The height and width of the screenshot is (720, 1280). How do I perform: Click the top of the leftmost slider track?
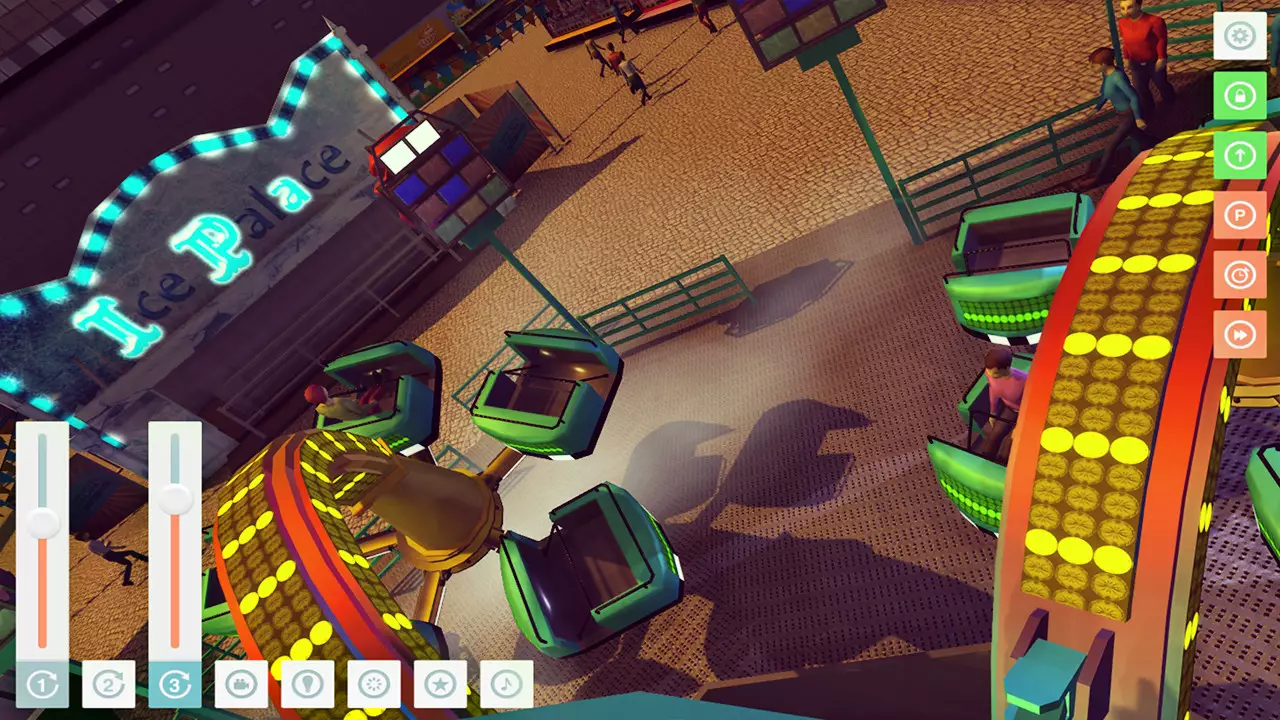(x=43, y=440)
